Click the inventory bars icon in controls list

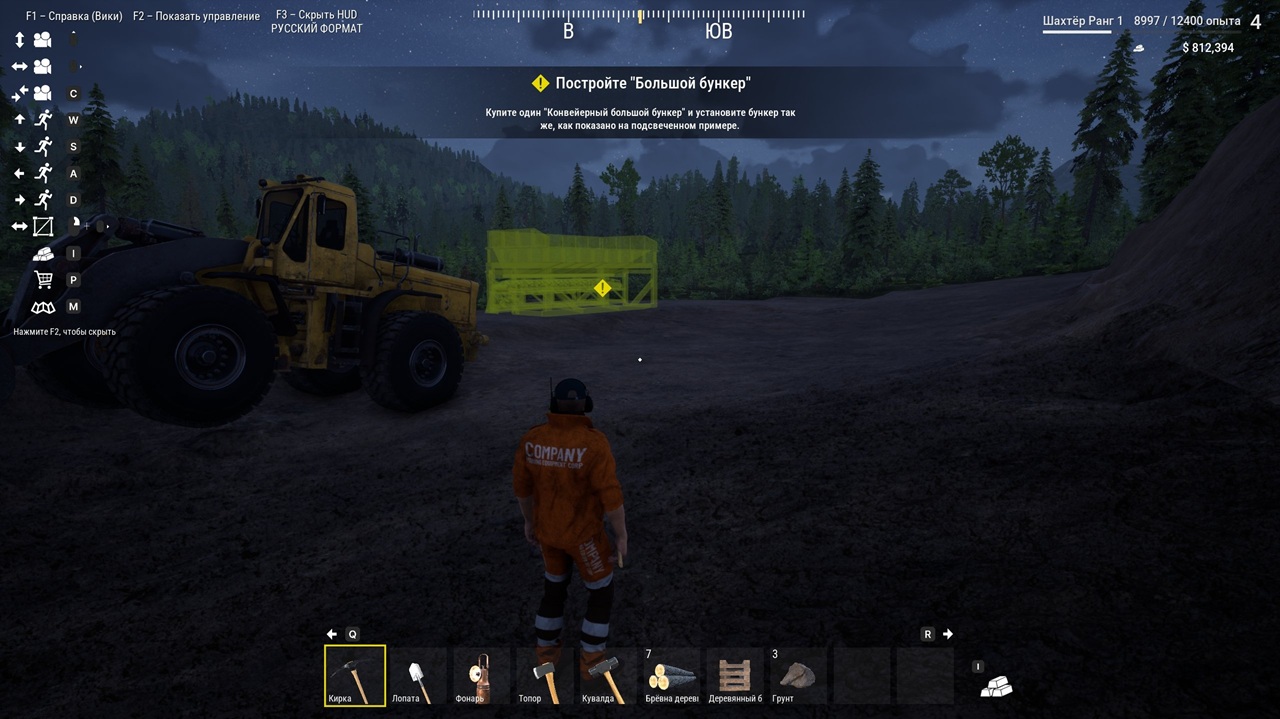[43, 254]
